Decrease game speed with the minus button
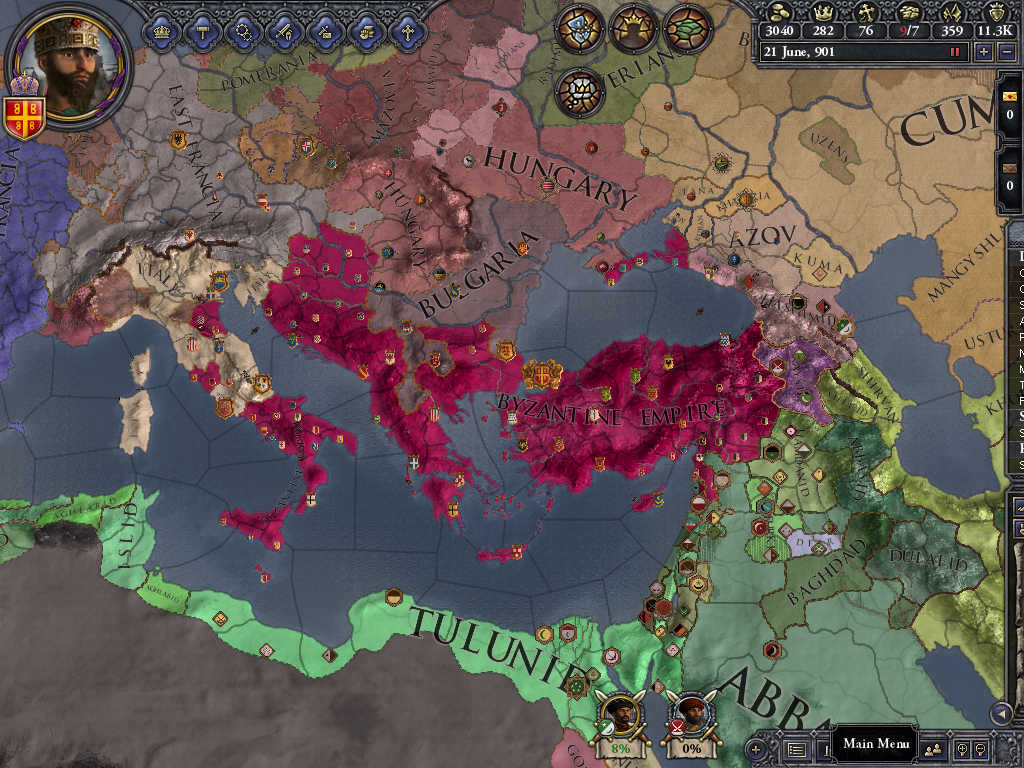The width and height of the screenshot is (1024, 768). (1008, 51)
